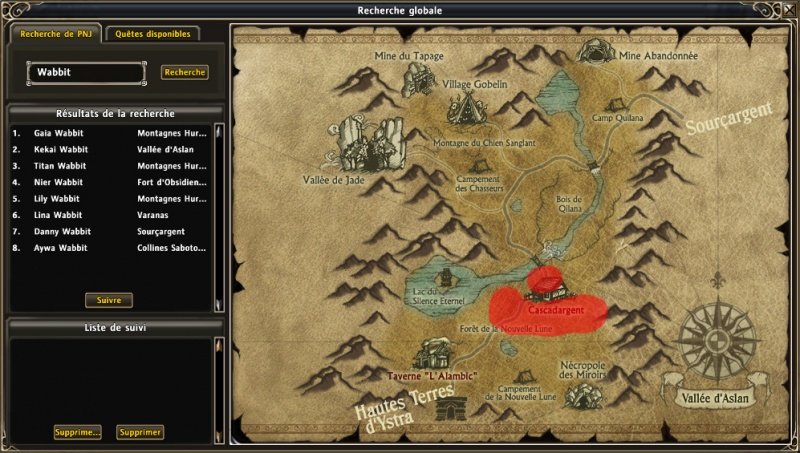Select the Recherche de PNJ tab
This screenshot has height=453, width=800.
[x=56, y=33]
